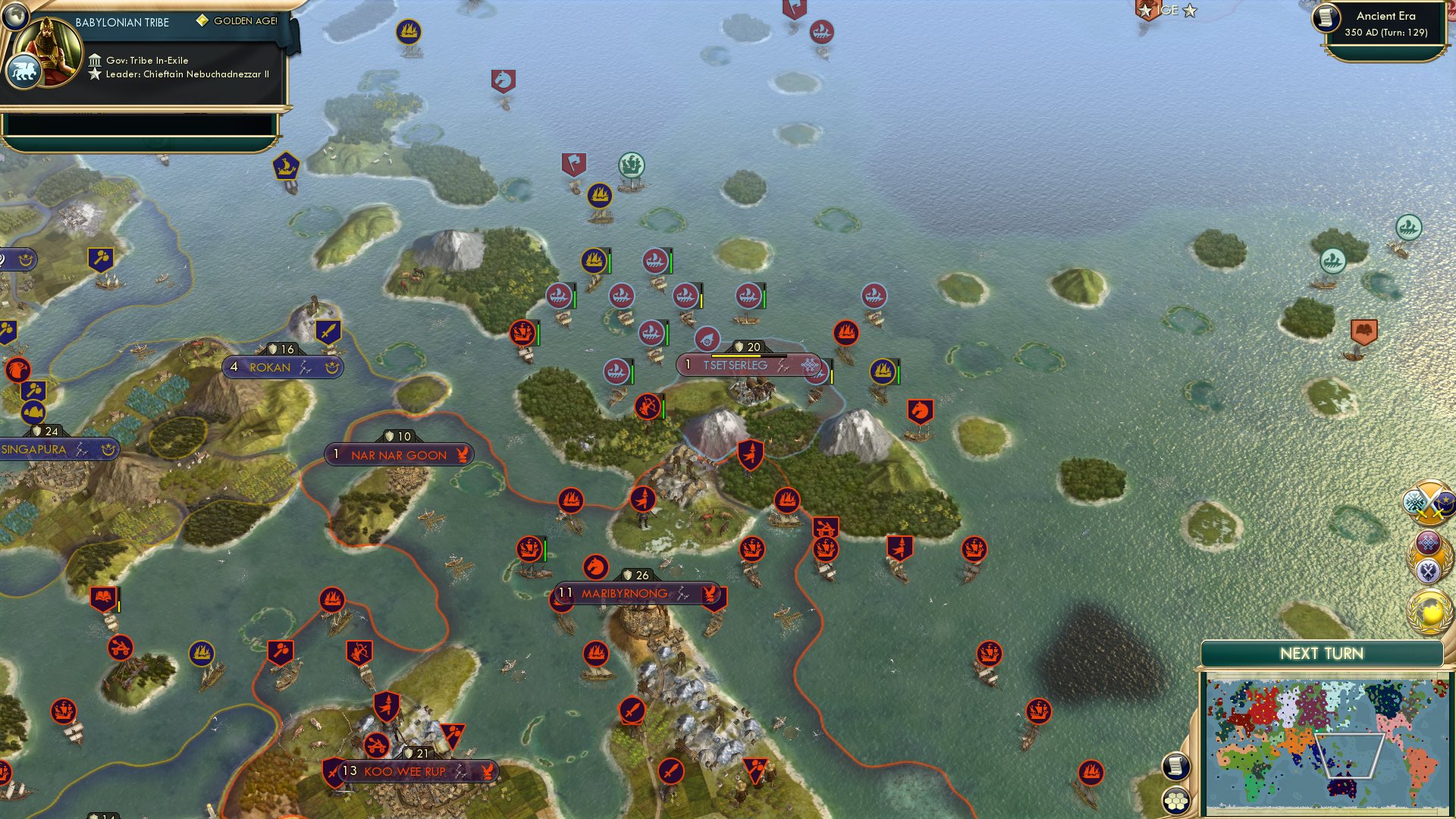Select the red horseman flag above Maribyrnong

[x=596, y=565]
